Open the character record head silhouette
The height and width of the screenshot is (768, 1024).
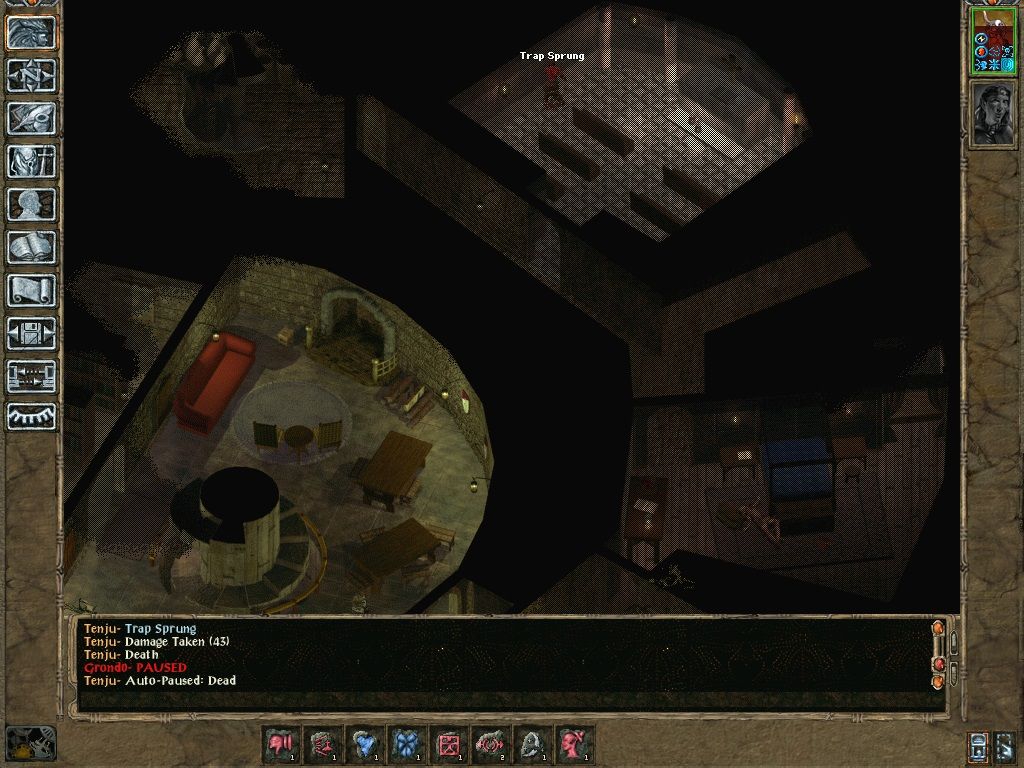[x=31, y=204]
